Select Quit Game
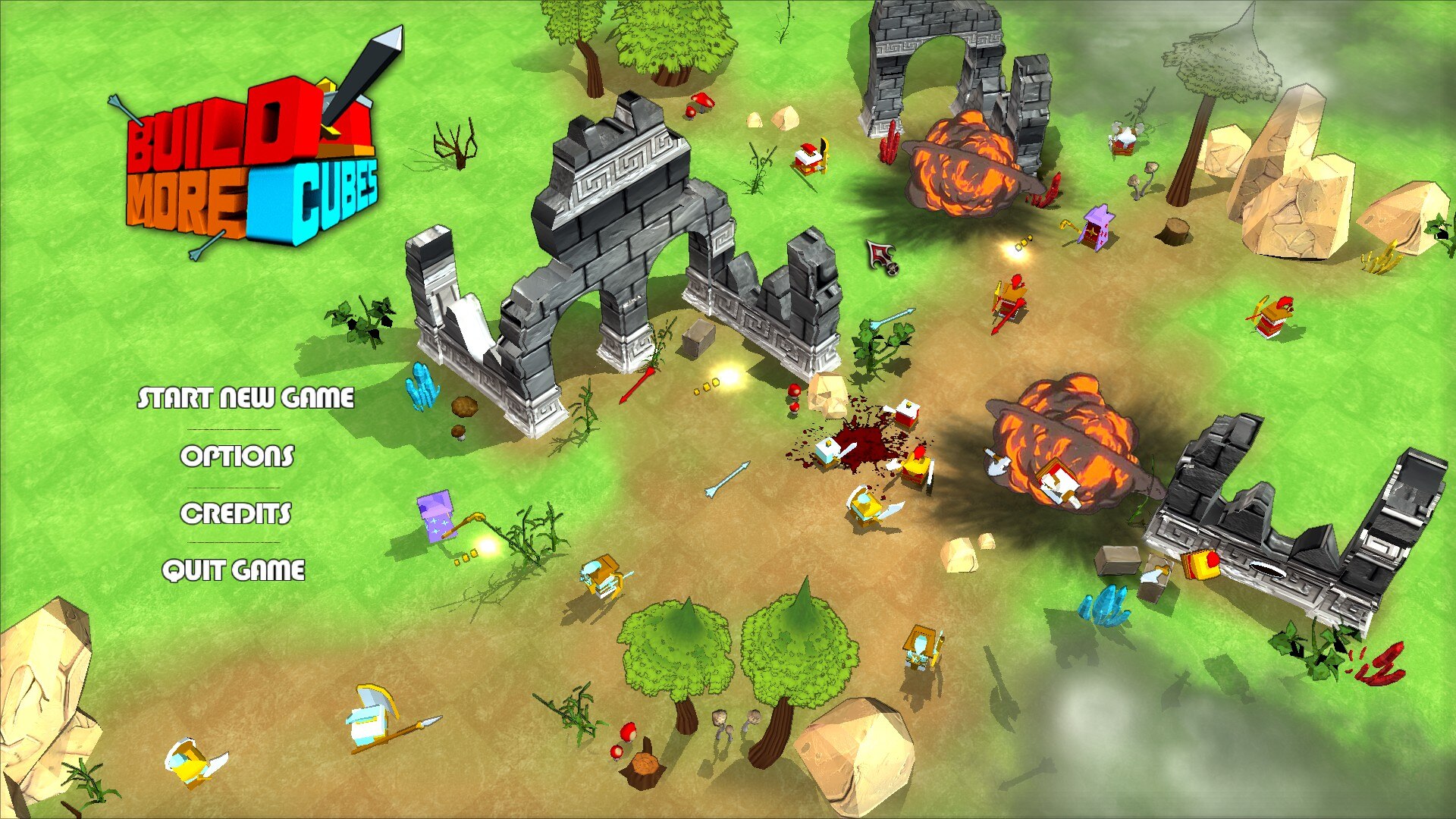Screen dimensions: 1456x819 234,570
